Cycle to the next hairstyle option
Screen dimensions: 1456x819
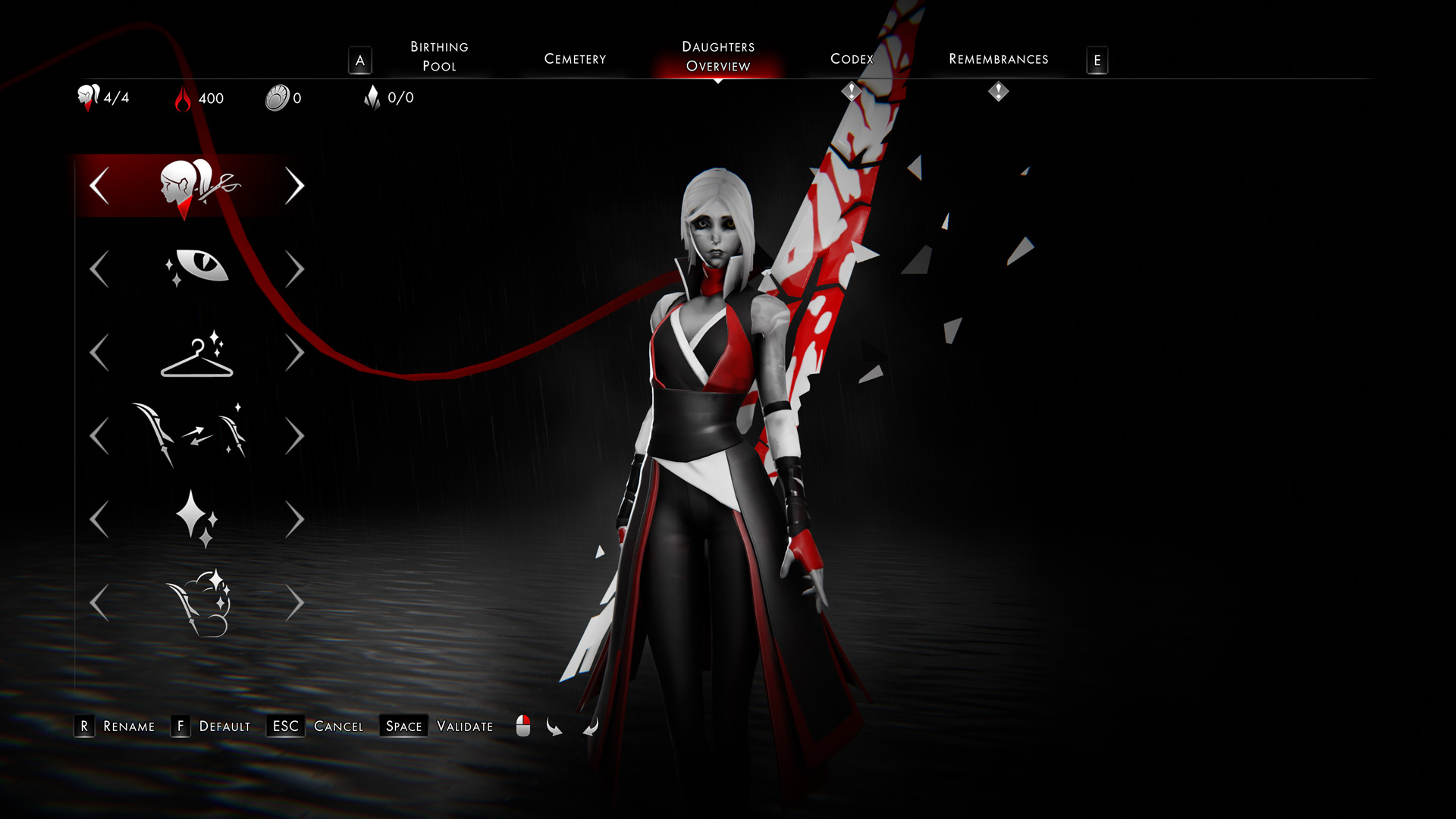(x=297, y=184)
